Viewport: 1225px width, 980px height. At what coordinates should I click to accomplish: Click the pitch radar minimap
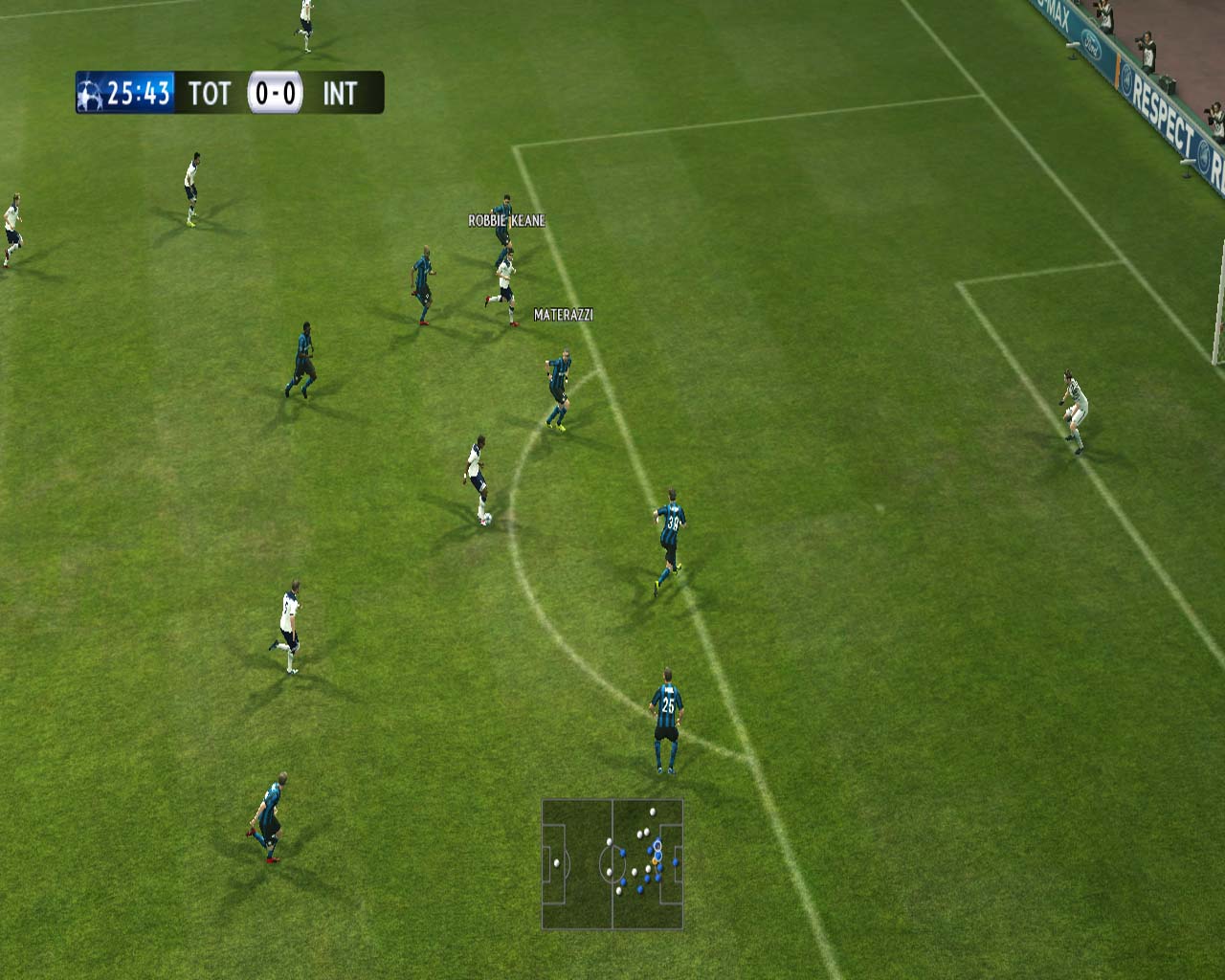pyautogui.click(x=612, y=864)
